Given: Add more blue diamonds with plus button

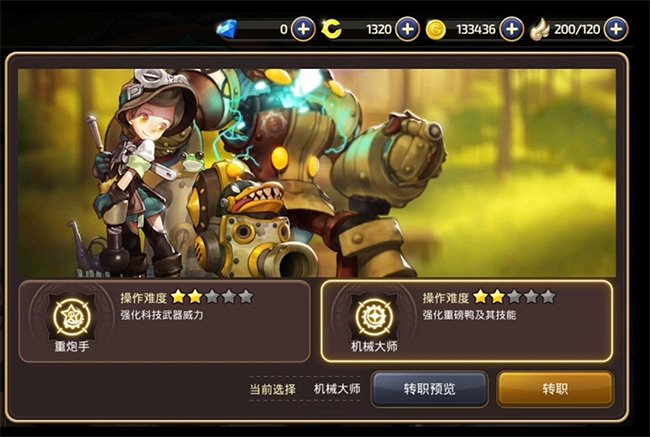Looking at the screenshot, I should coord(304,29).
